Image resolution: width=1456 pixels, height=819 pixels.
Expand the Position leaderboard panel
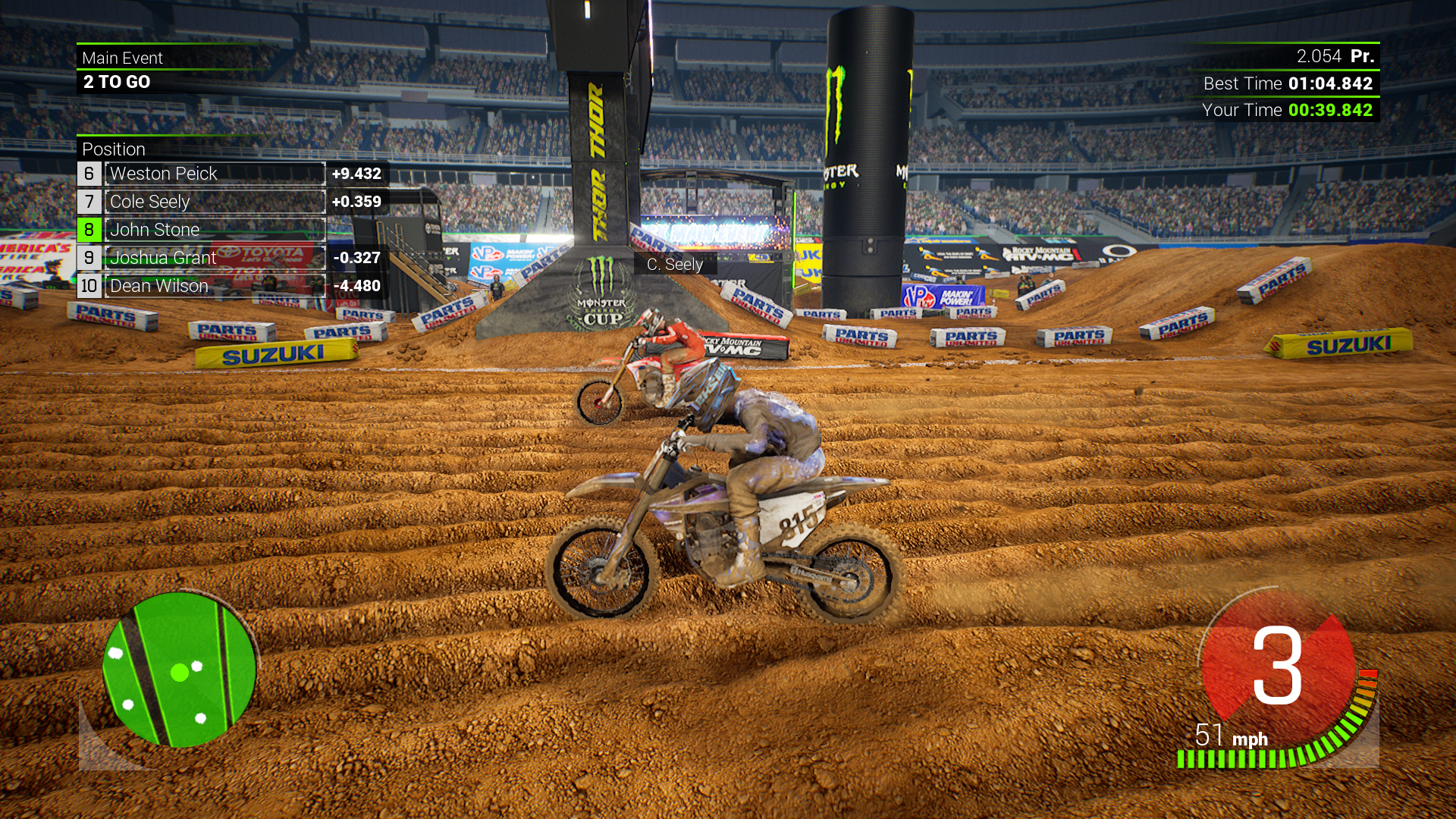tap(114, 149)
